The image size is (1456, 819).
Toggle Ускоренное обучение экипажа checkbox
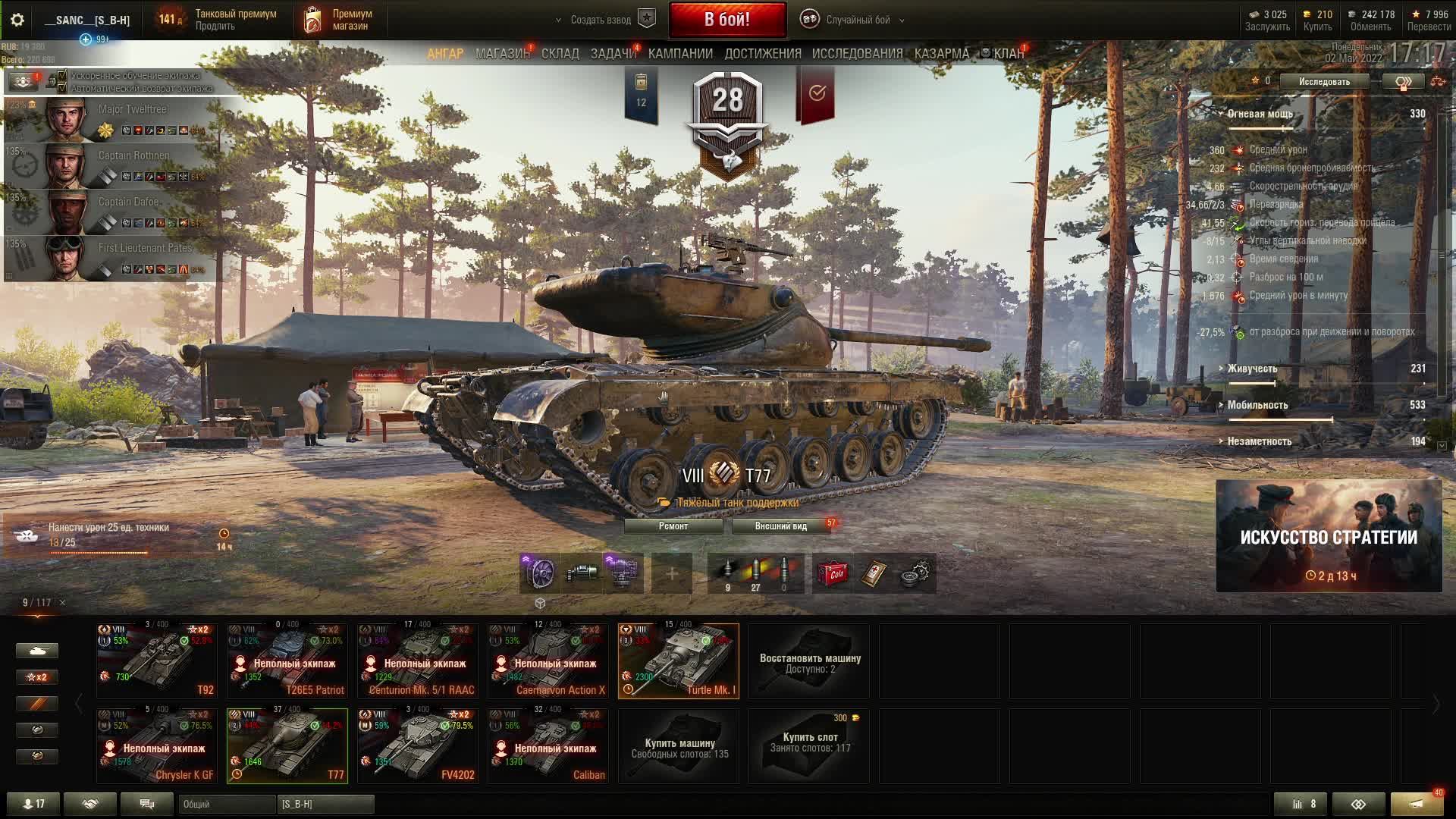pyautogui.click(x=63, y=76)
